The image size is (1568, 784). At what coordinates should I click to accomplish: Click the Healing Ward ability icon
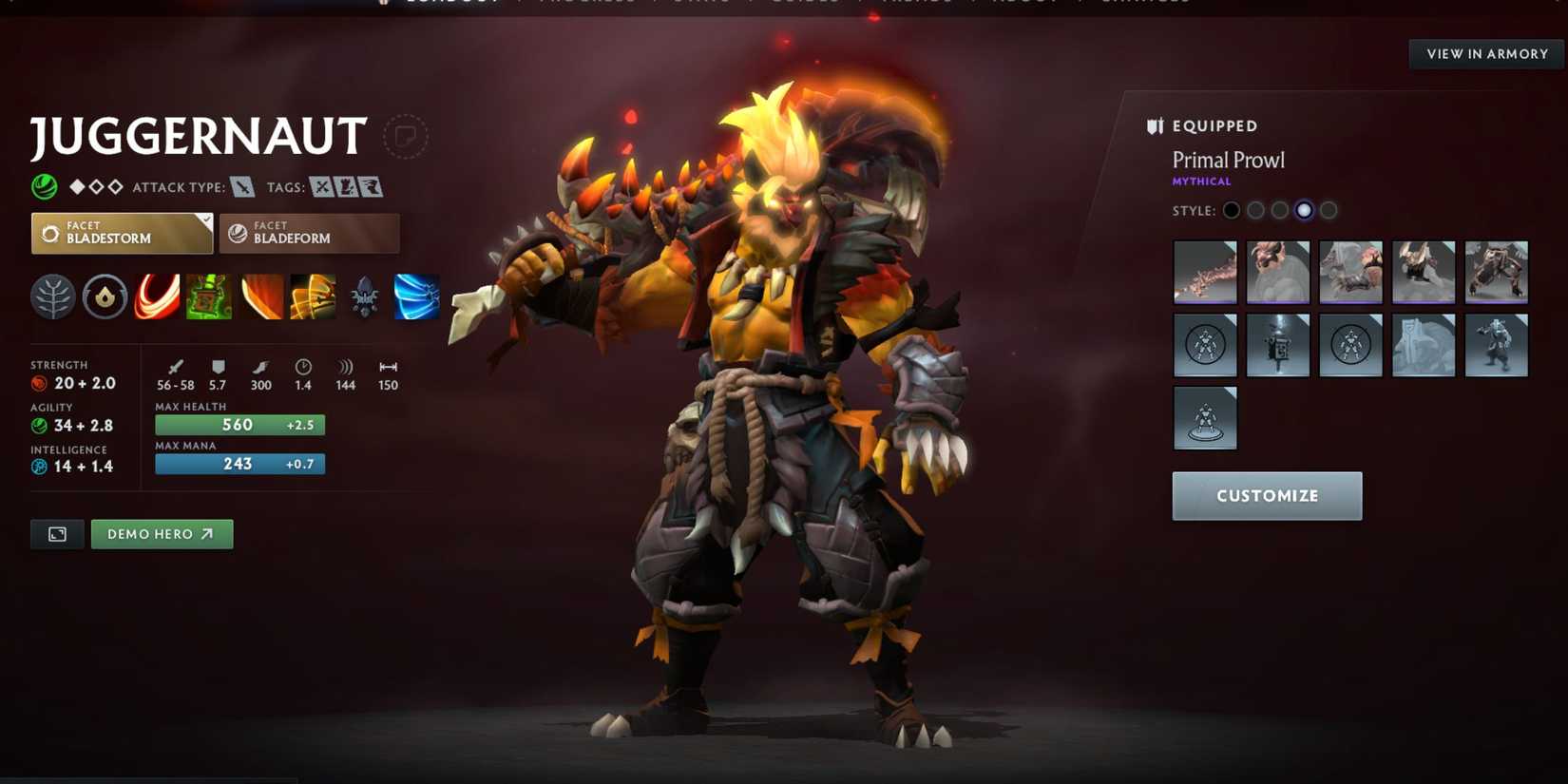[x=208, y=296]
